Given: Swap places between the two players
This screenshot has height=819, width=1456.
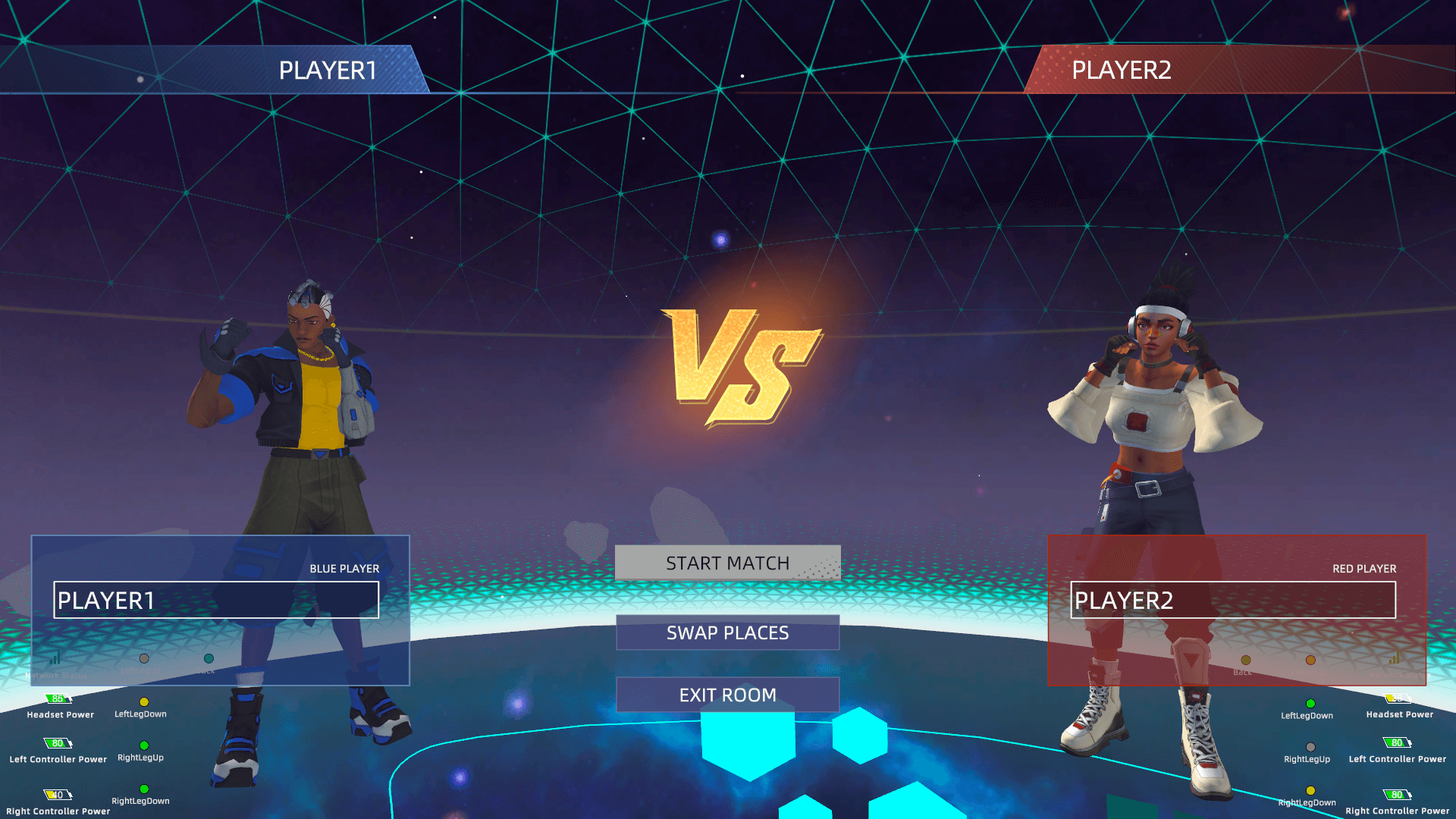Looking at the screenshot, I should (727, 633).
